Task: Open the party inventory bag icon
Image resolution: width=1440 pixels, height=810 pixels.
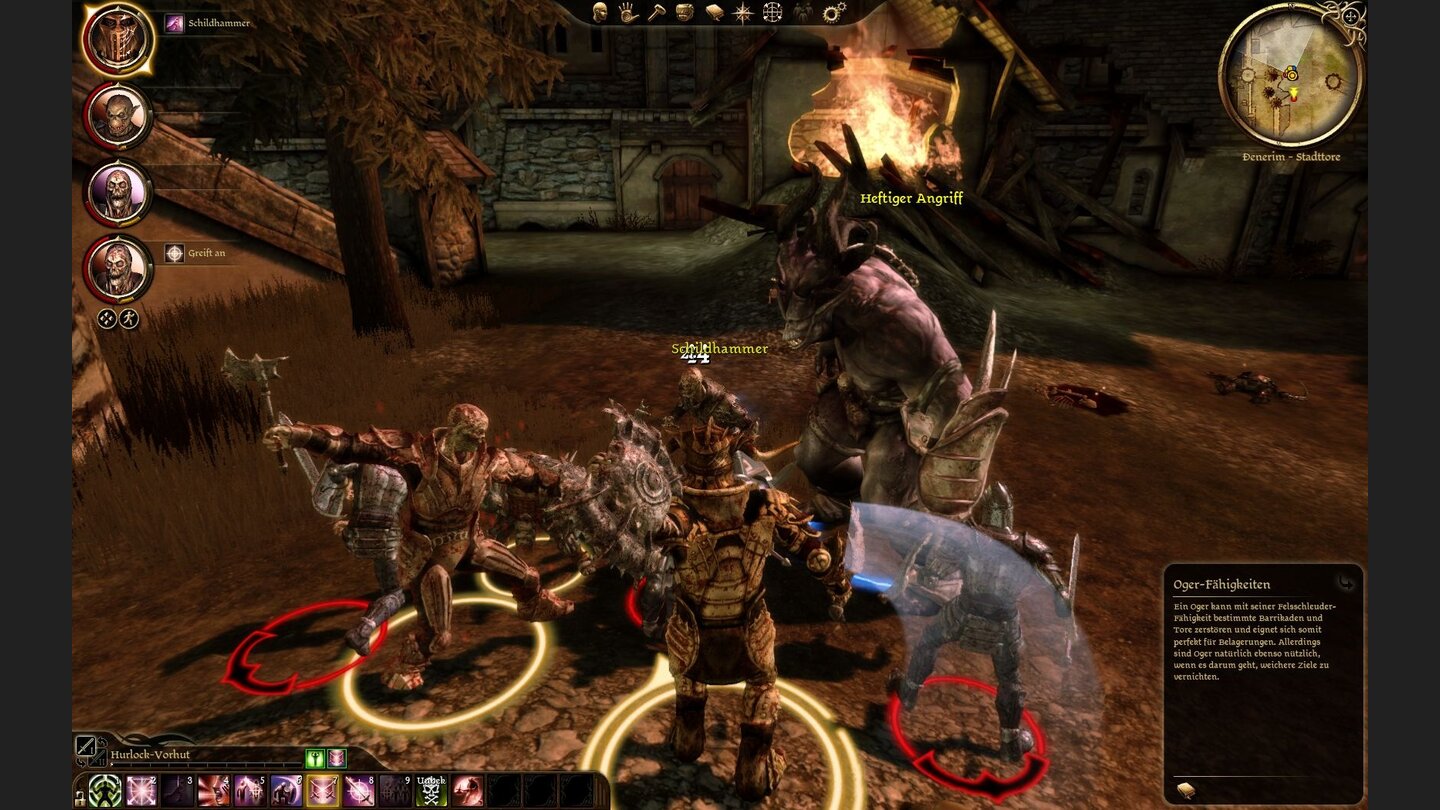Action: click(x=683, y=13)
